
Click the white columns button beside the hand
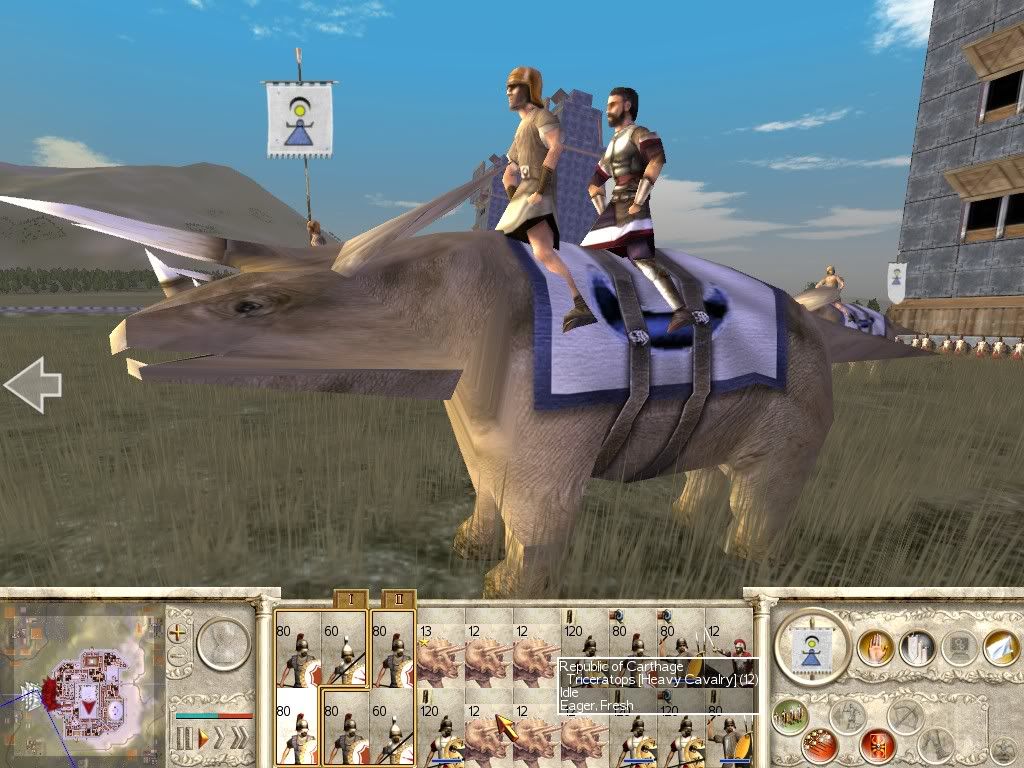click(916, 647)
